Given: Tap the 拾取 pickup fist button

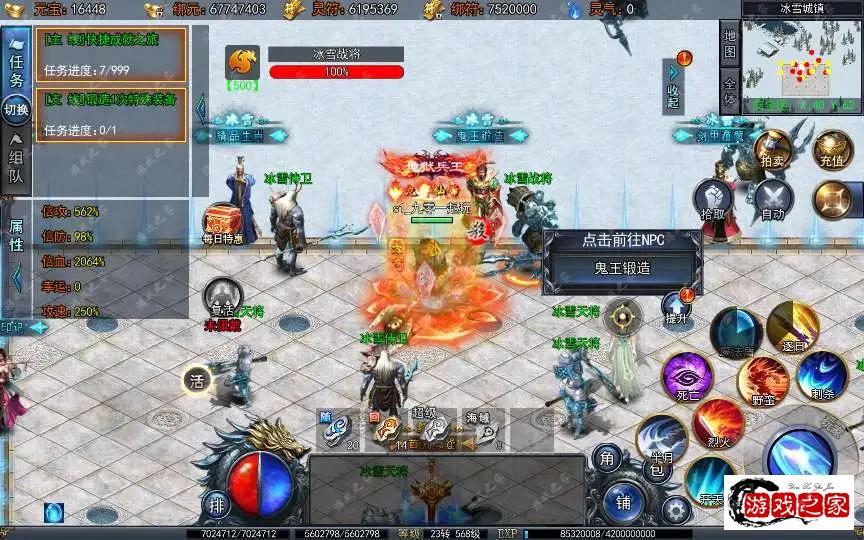Looking at the screenshot, I should (x=713, y=197).
